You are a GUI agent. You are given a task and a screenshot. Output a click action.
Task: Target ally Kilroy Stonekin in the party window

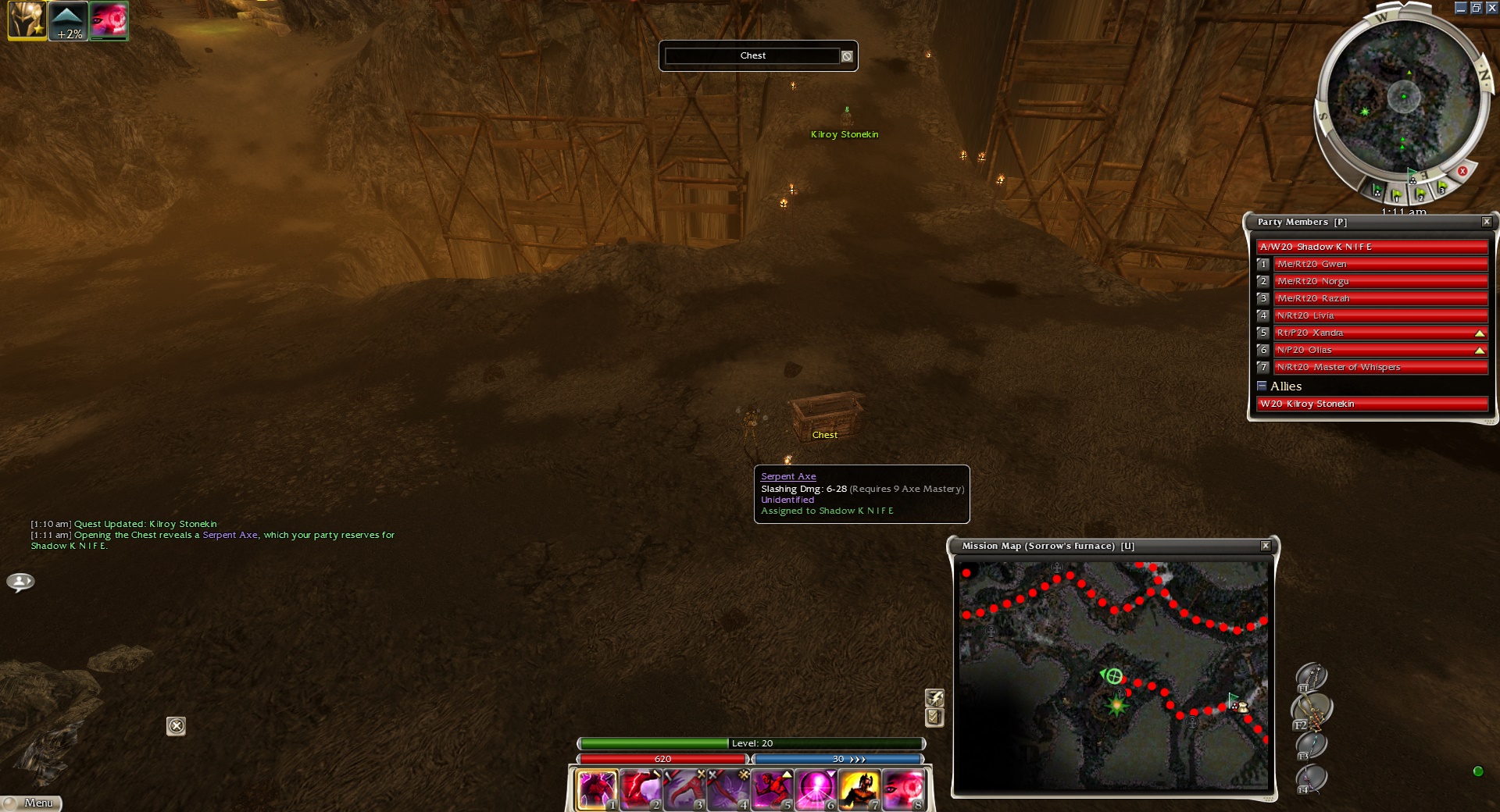coord(1372,404)
